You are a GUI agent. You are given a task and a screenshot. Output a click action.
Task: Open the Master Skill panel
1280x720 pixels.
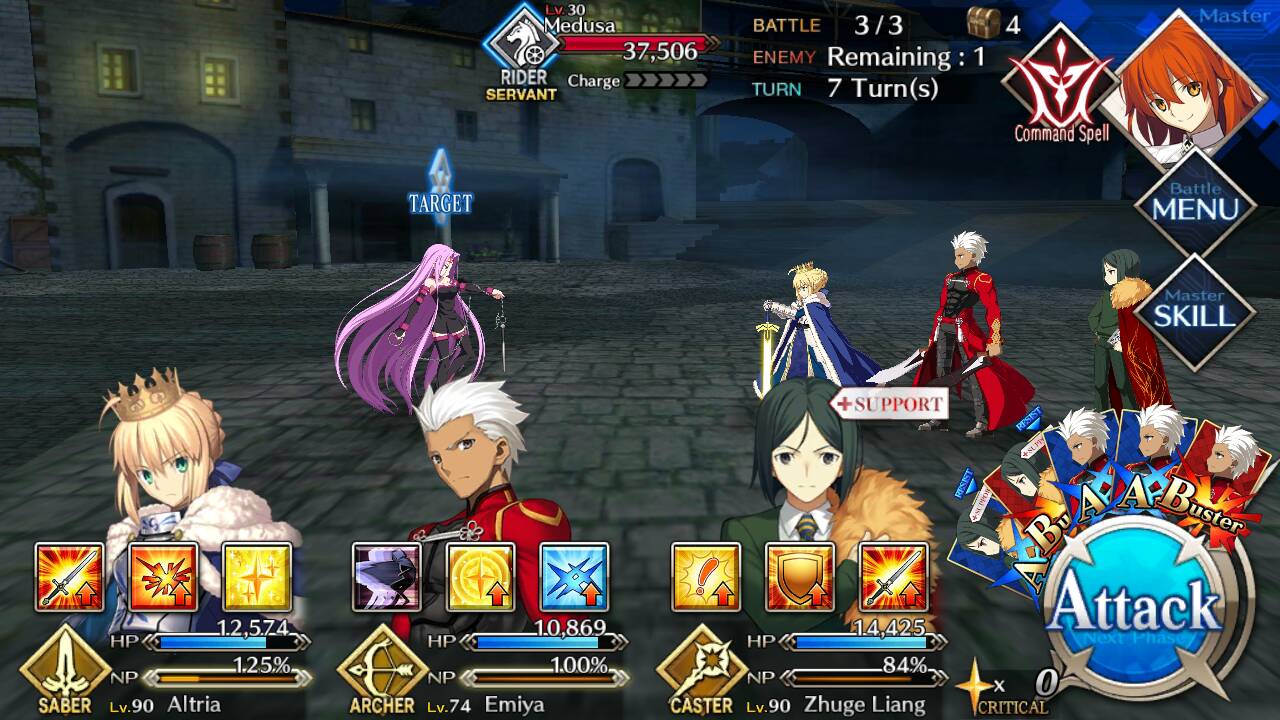(x=1195, y=310)
